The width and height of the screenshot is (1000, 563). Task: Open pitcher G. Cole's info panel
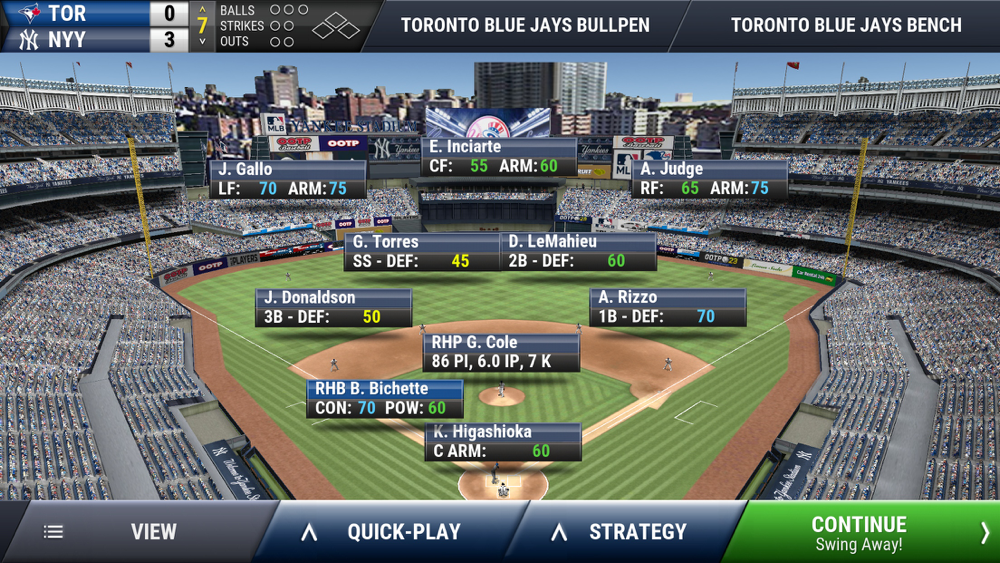pyautogui.click(x=501, y=352)
